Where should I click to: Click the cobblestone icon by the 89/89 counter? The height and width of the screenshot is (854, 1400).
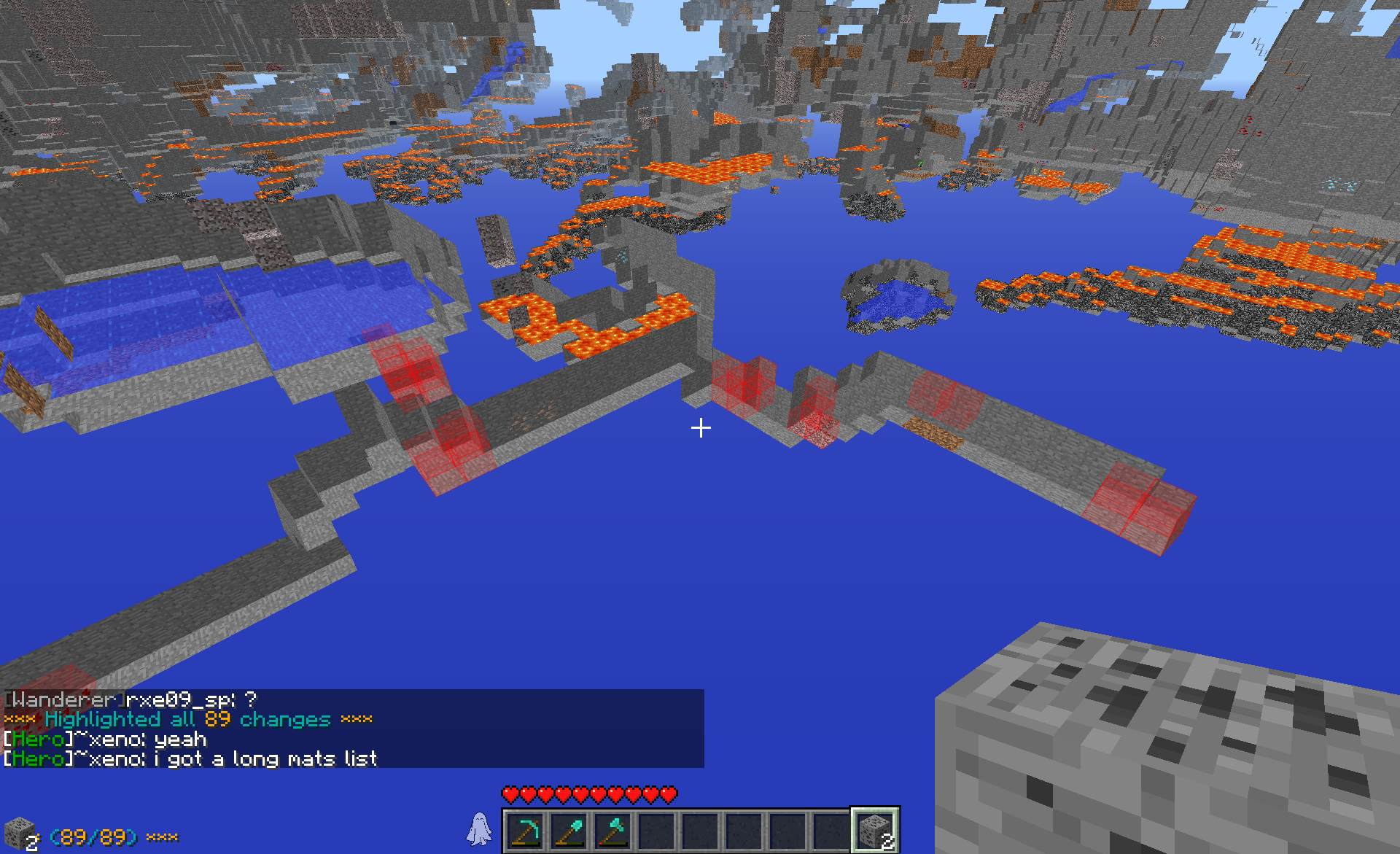[x=20, y=834]
